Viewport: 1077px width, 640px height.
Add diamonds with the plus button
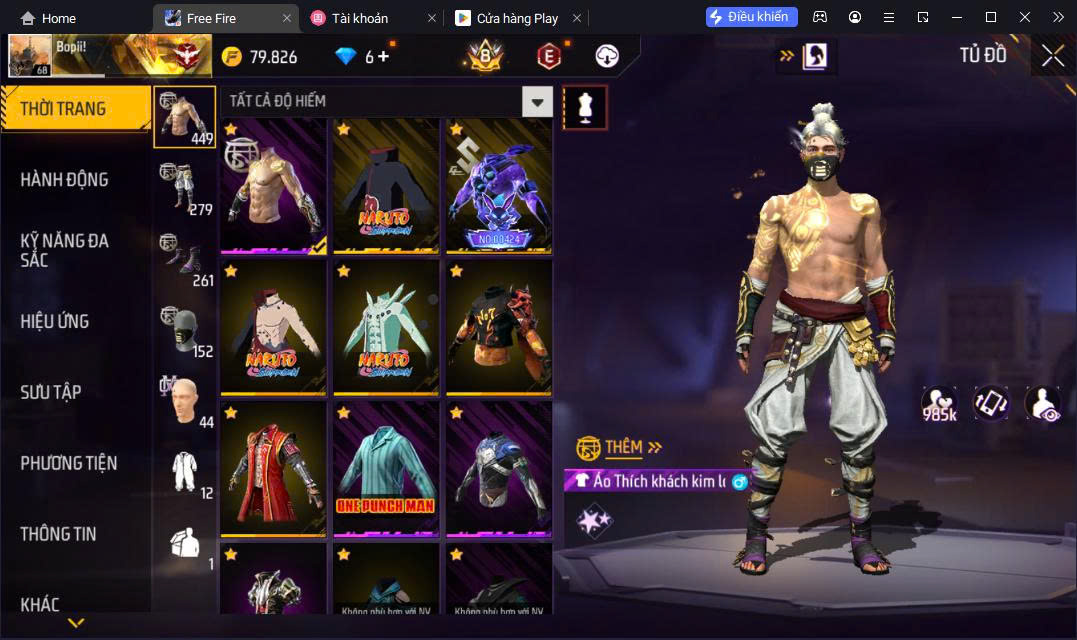point(383,56)
